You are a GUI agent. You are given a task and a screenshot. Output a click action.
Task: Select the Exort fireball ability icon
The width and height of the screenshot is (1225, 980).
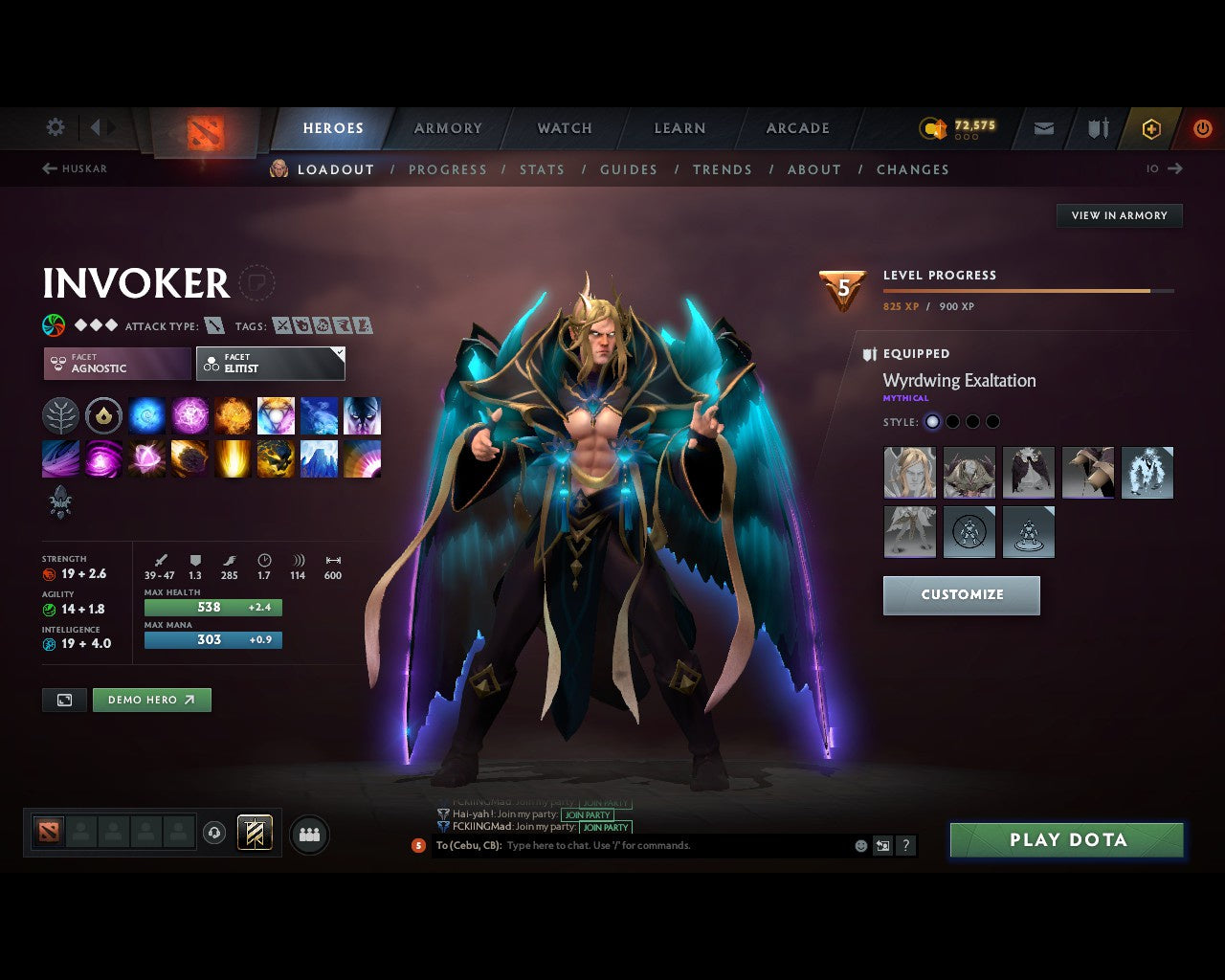pos(232,415)
